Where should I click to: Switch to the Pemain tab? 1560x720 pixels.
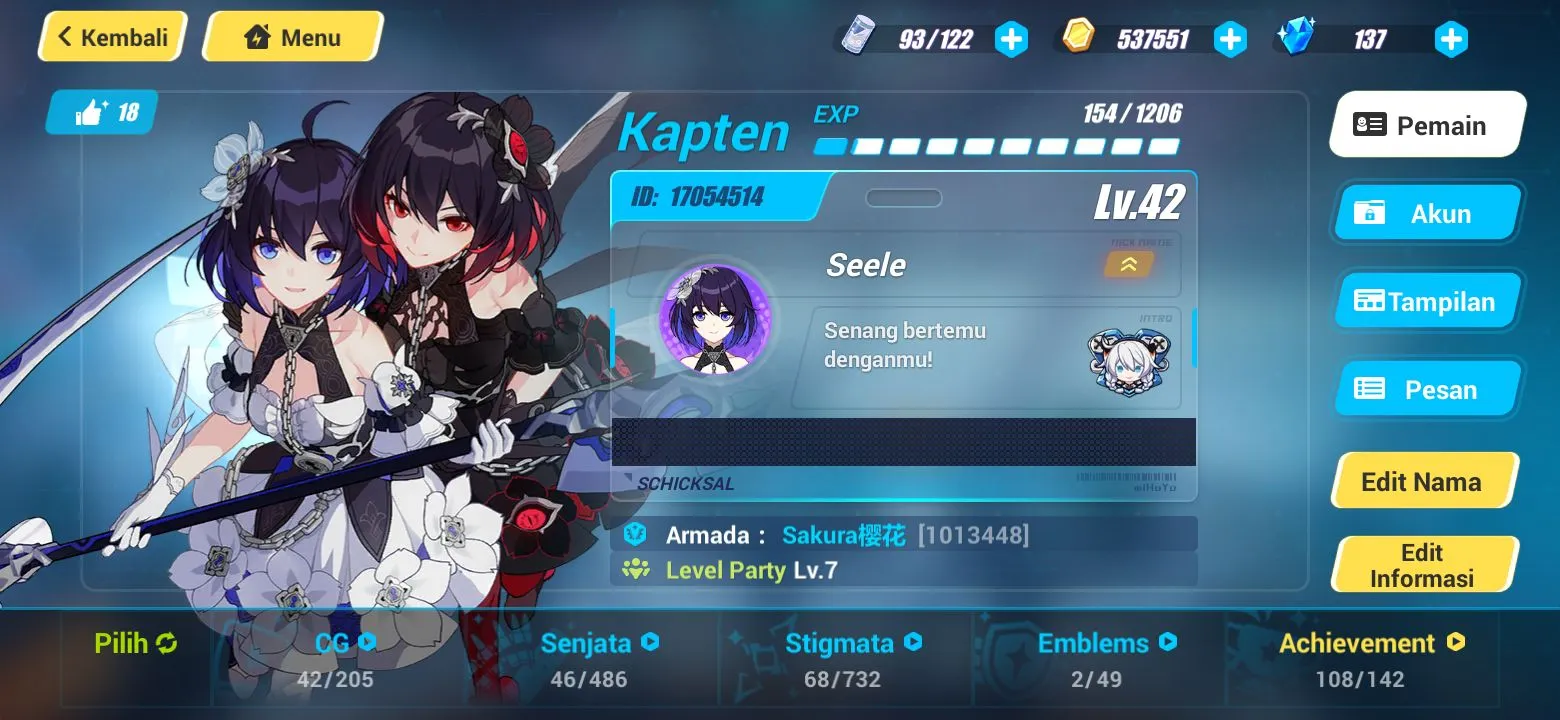point(1426,125)
